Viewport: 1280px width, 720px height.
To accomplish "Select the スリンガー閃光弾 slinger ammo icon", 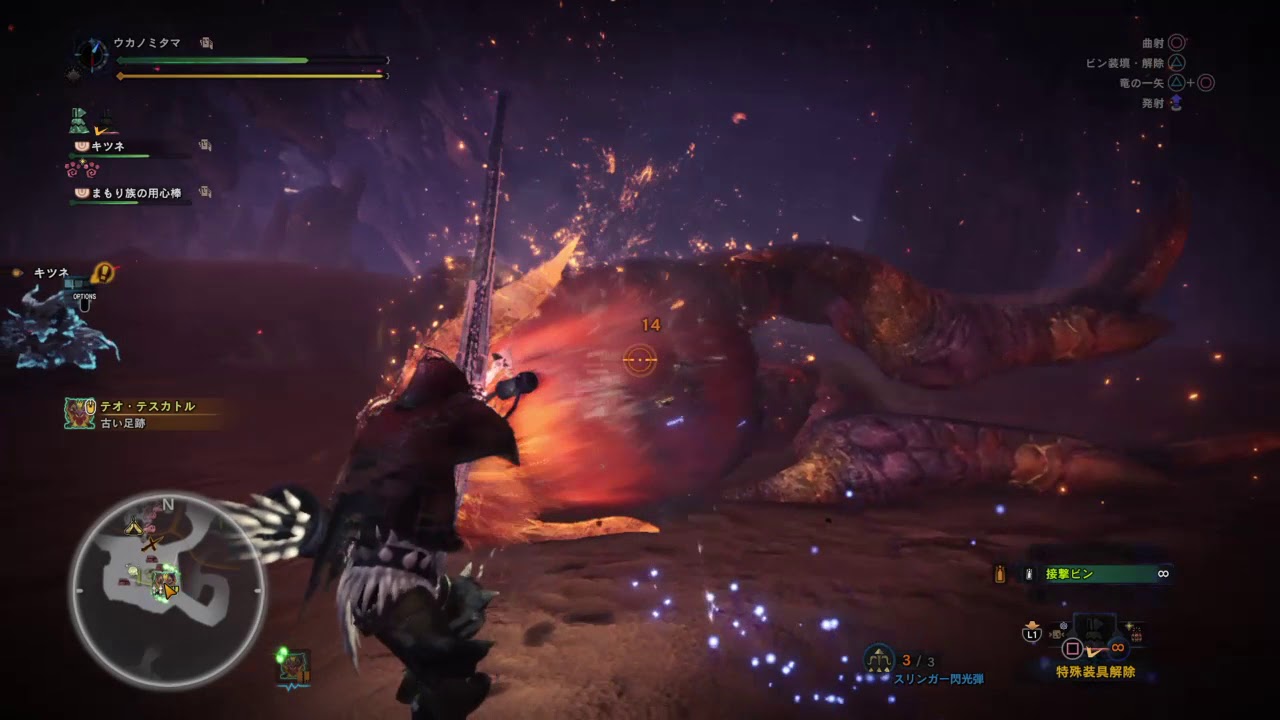I will (x=878, y=659).
